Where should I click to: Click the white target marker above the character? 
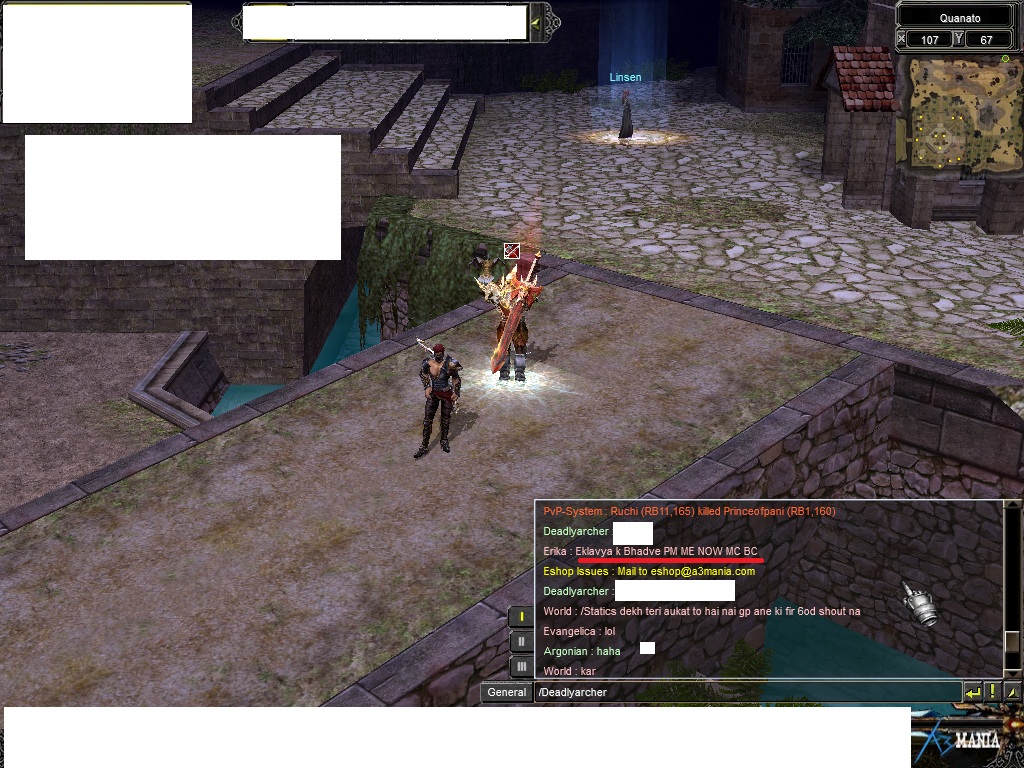click(512, 250)
